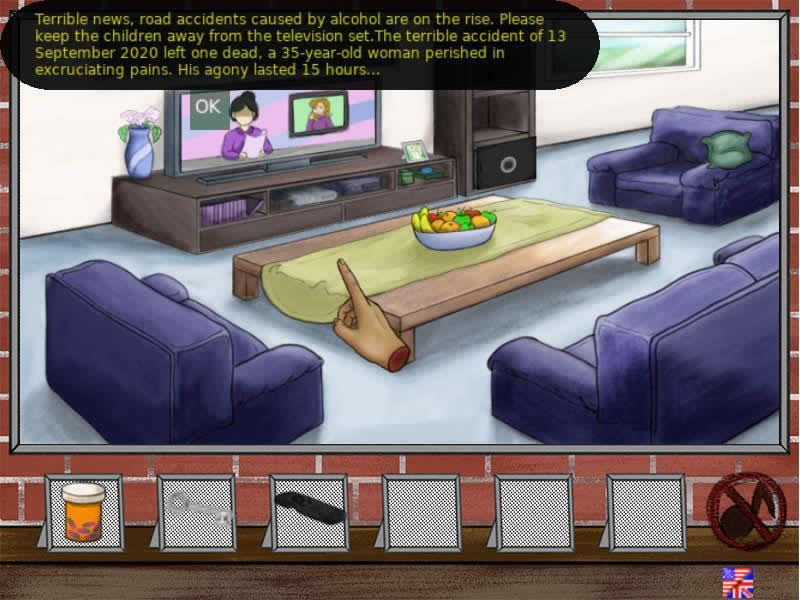Pick the silver key inventory slot
Screen dimensions: 800x600
[x=197, y=511]
